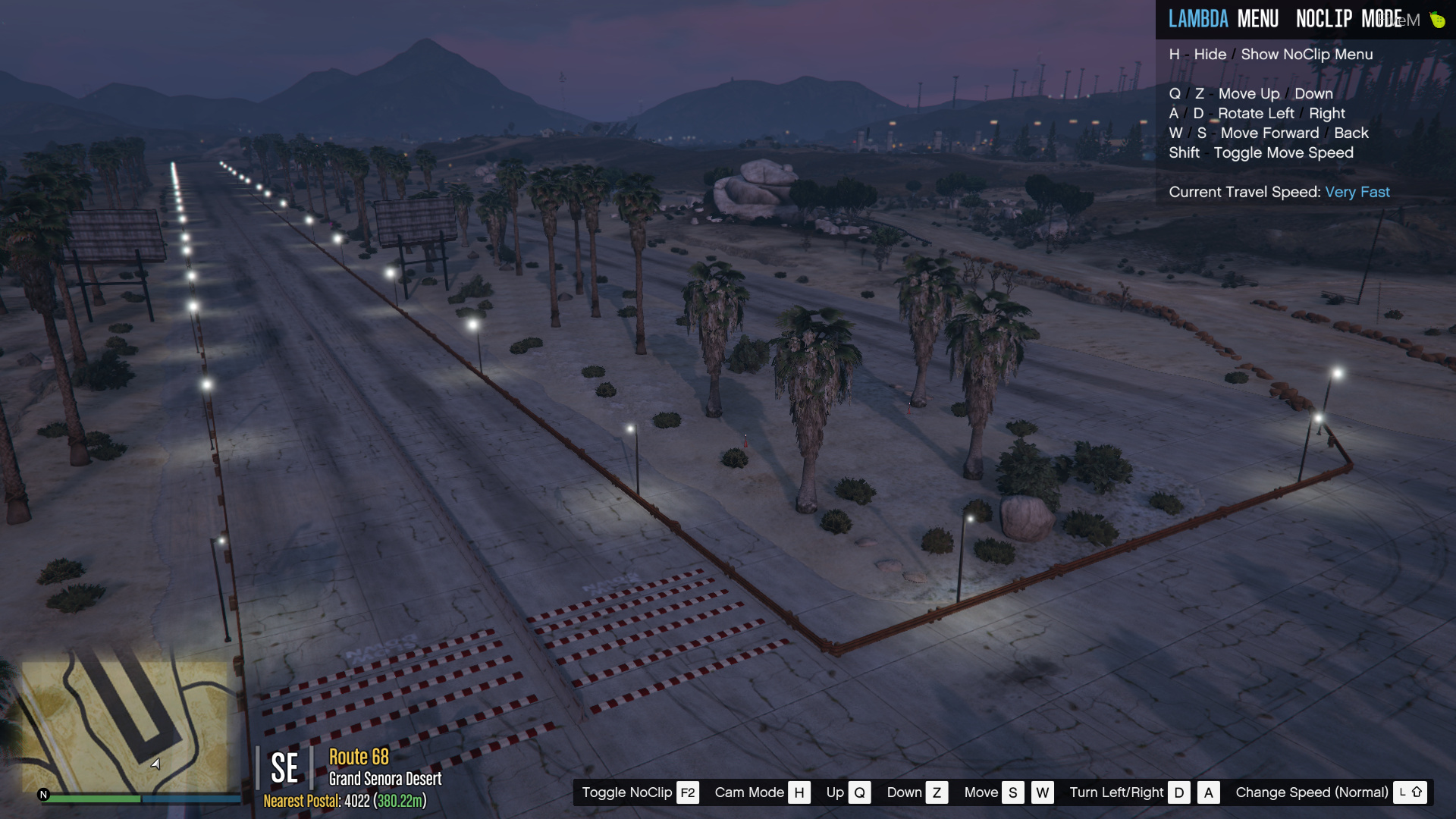Toggle Move Speed via Shift entry
The image size is (1456, 819).
pos(1261,152)
